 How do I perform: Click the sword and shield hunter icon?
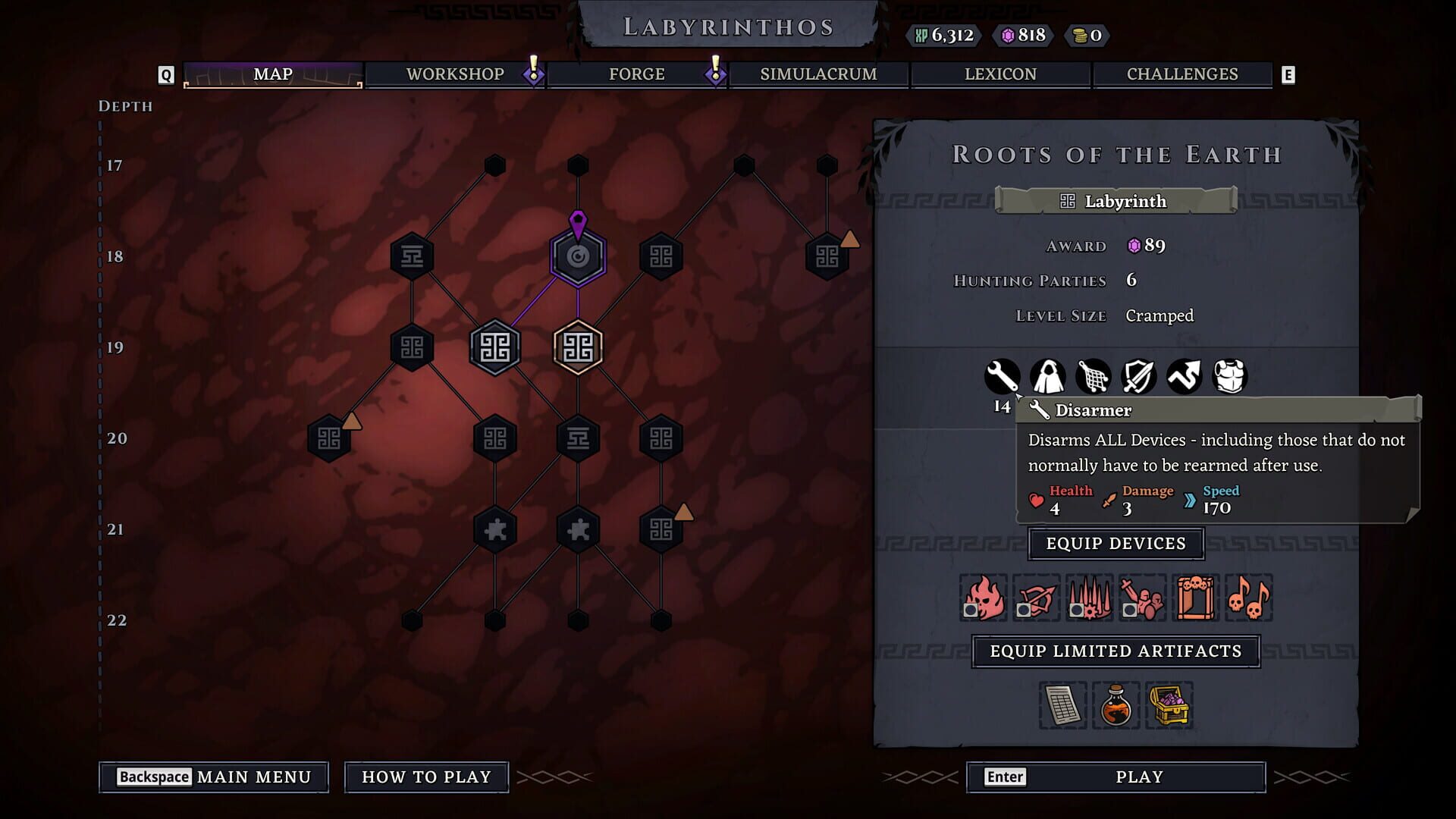tap(1139, 377)
